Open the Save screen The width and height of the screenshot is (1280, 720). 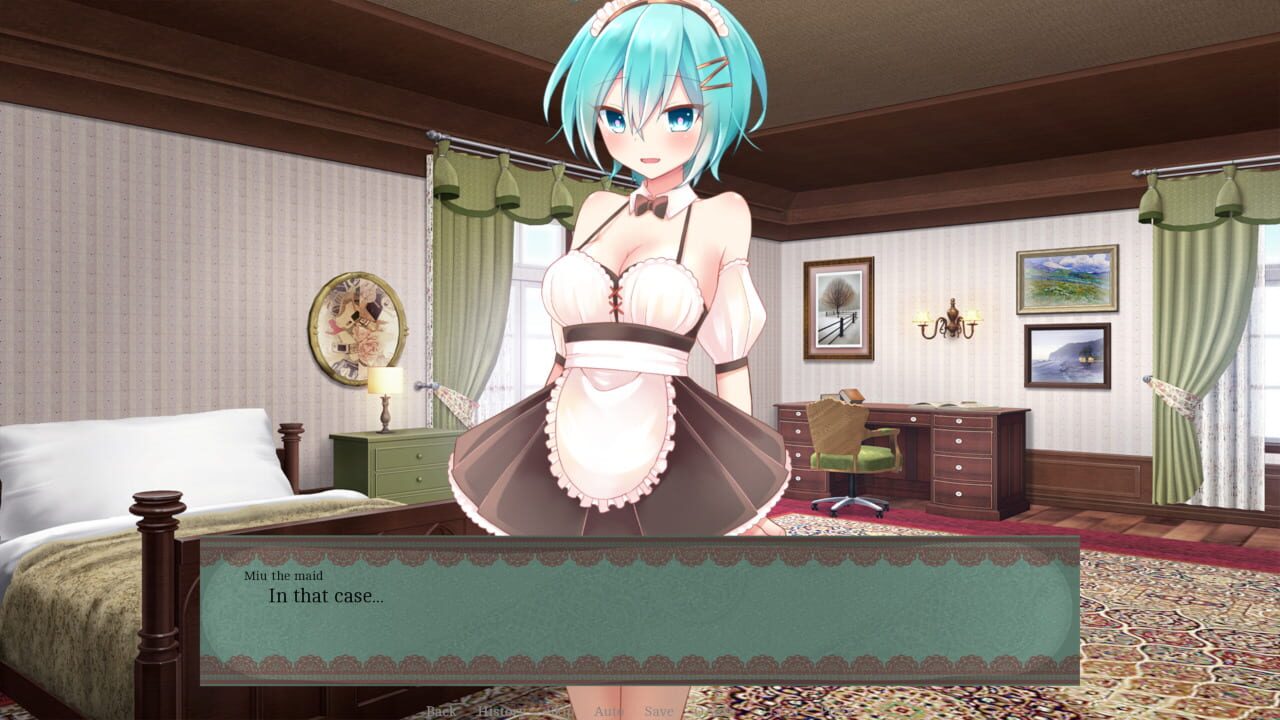(659, 711)
